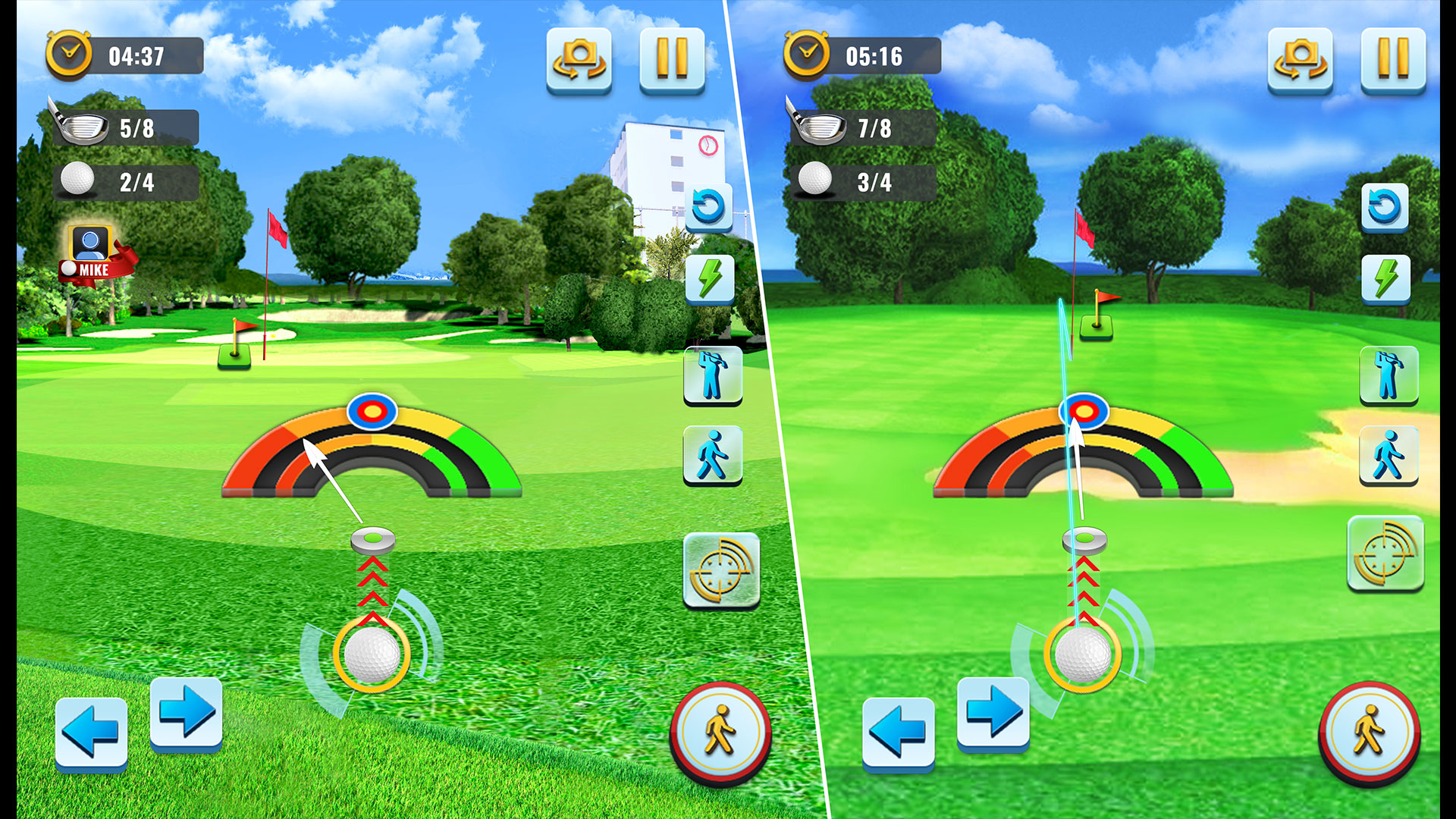Screen dimensions: 1456x819
Task: Expand aim left with the blue left arrow
Action: point(91,730)
